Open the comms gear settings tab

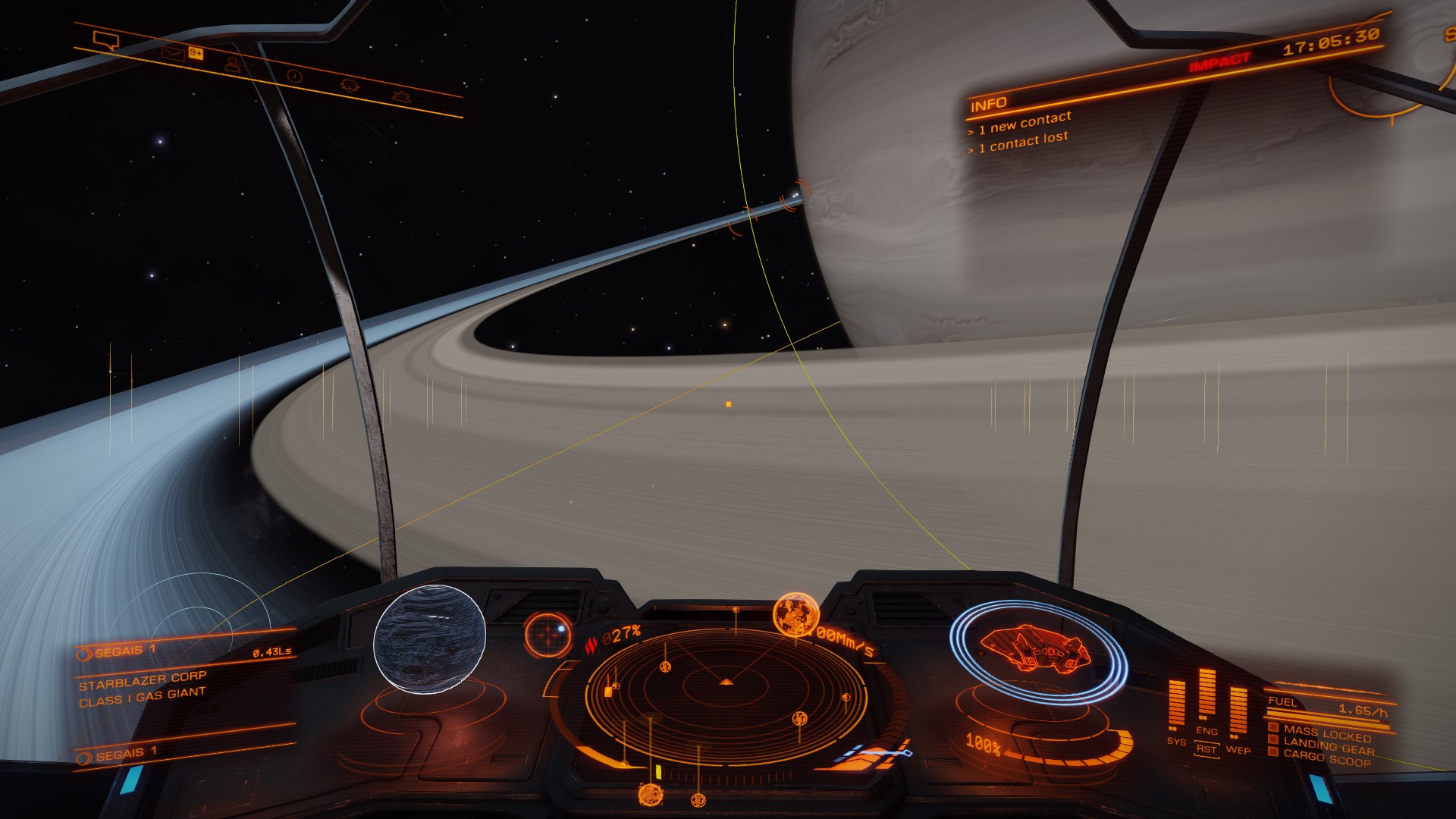click(400, 96)
